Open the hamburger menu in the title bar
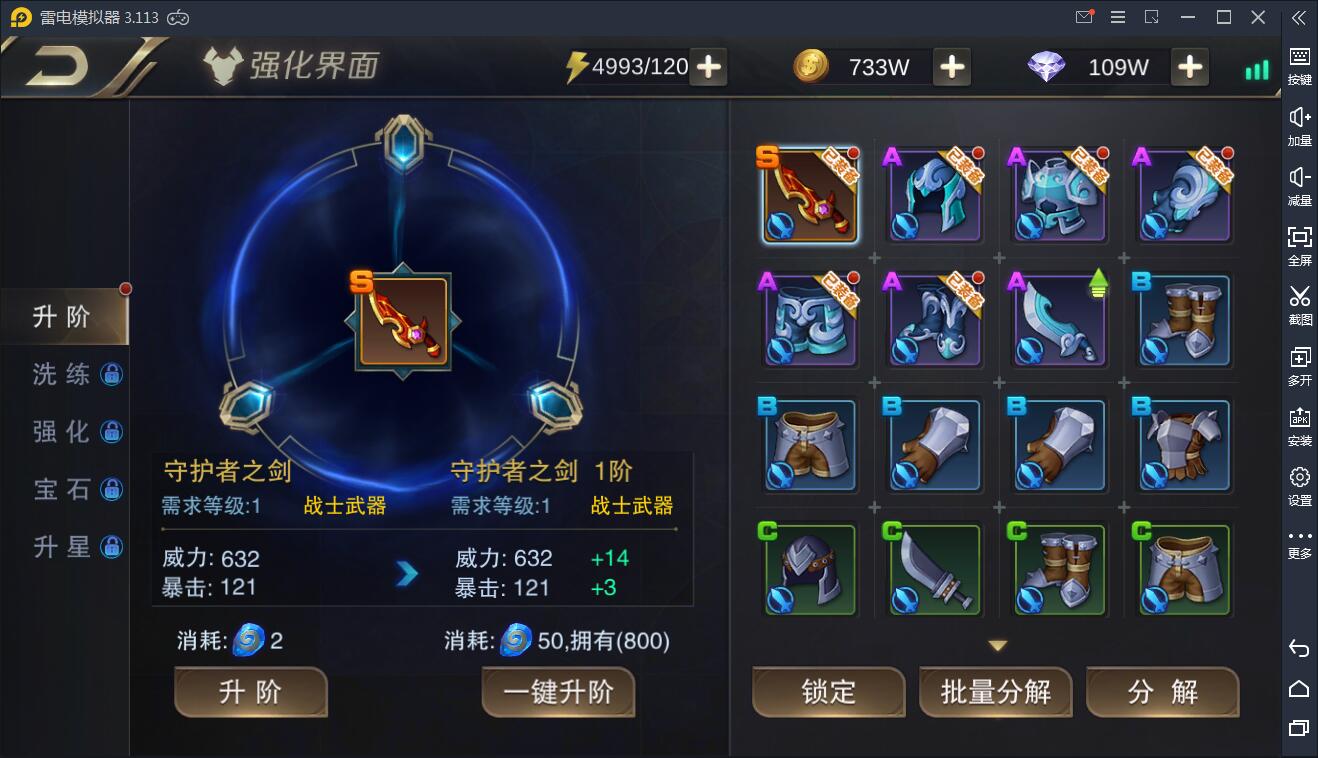The width and height of the screenshot is (1318, 758). click(x=1117, y=16)
